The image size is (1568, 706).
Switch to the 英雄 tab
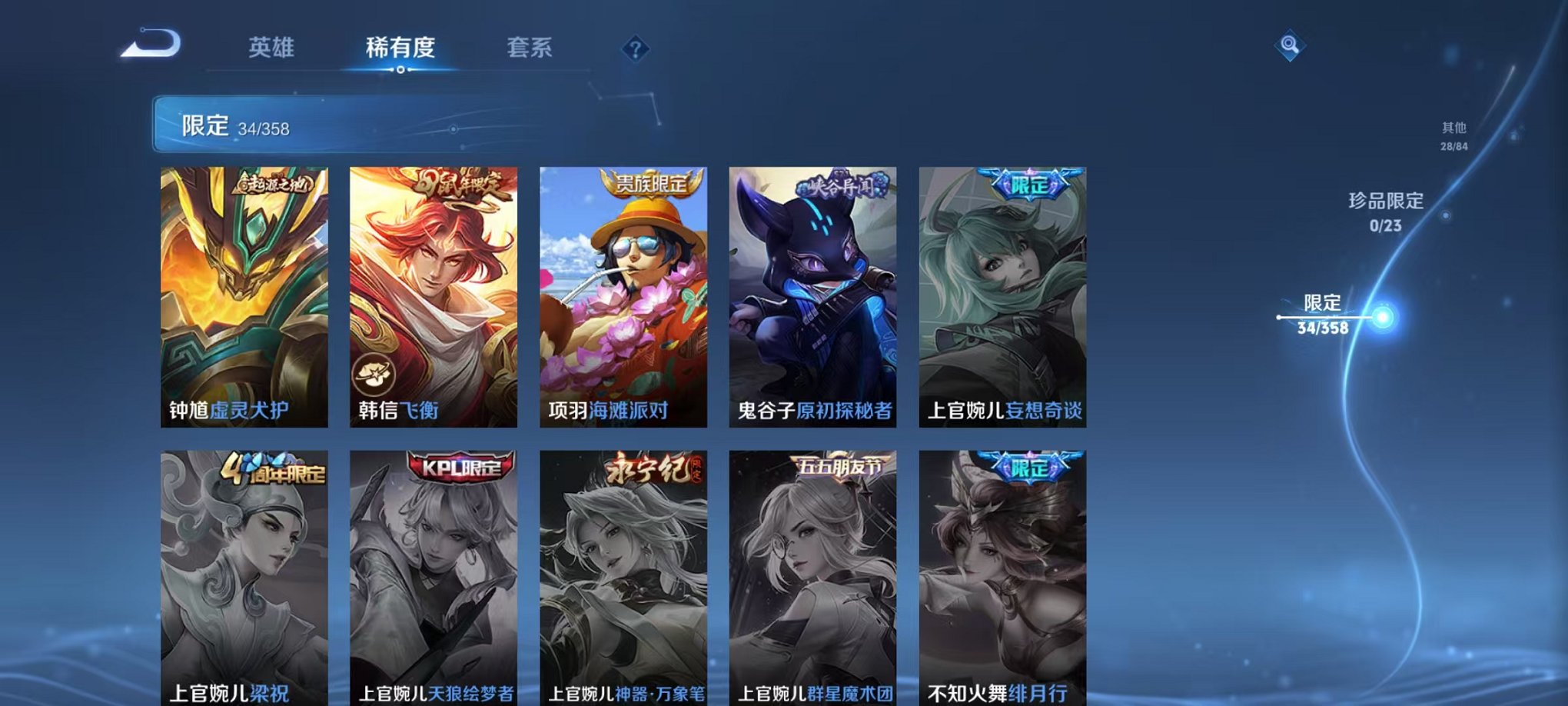273,48
